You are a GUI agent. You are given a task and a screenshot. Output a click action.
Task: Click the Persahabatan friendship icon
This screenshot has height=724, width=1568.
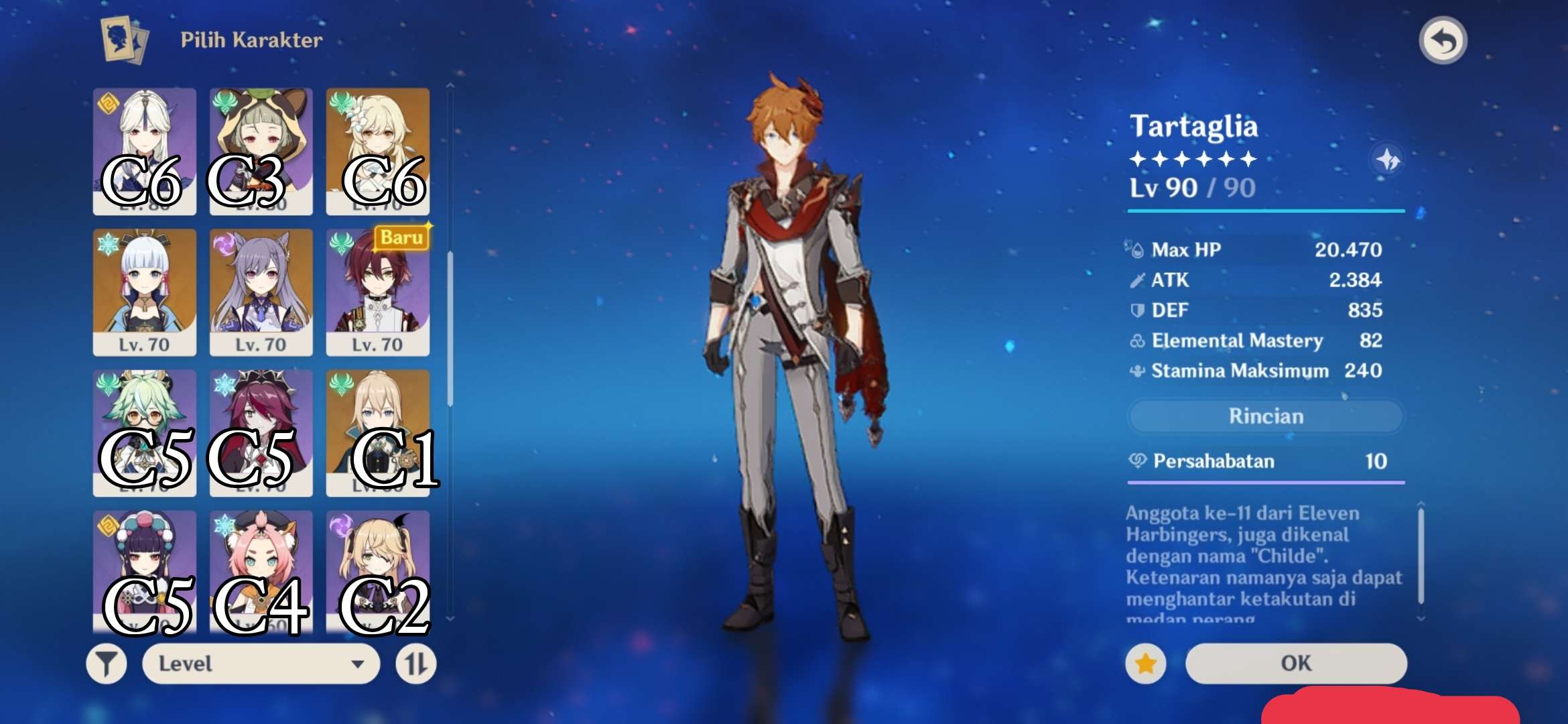tap(1137, 461)
